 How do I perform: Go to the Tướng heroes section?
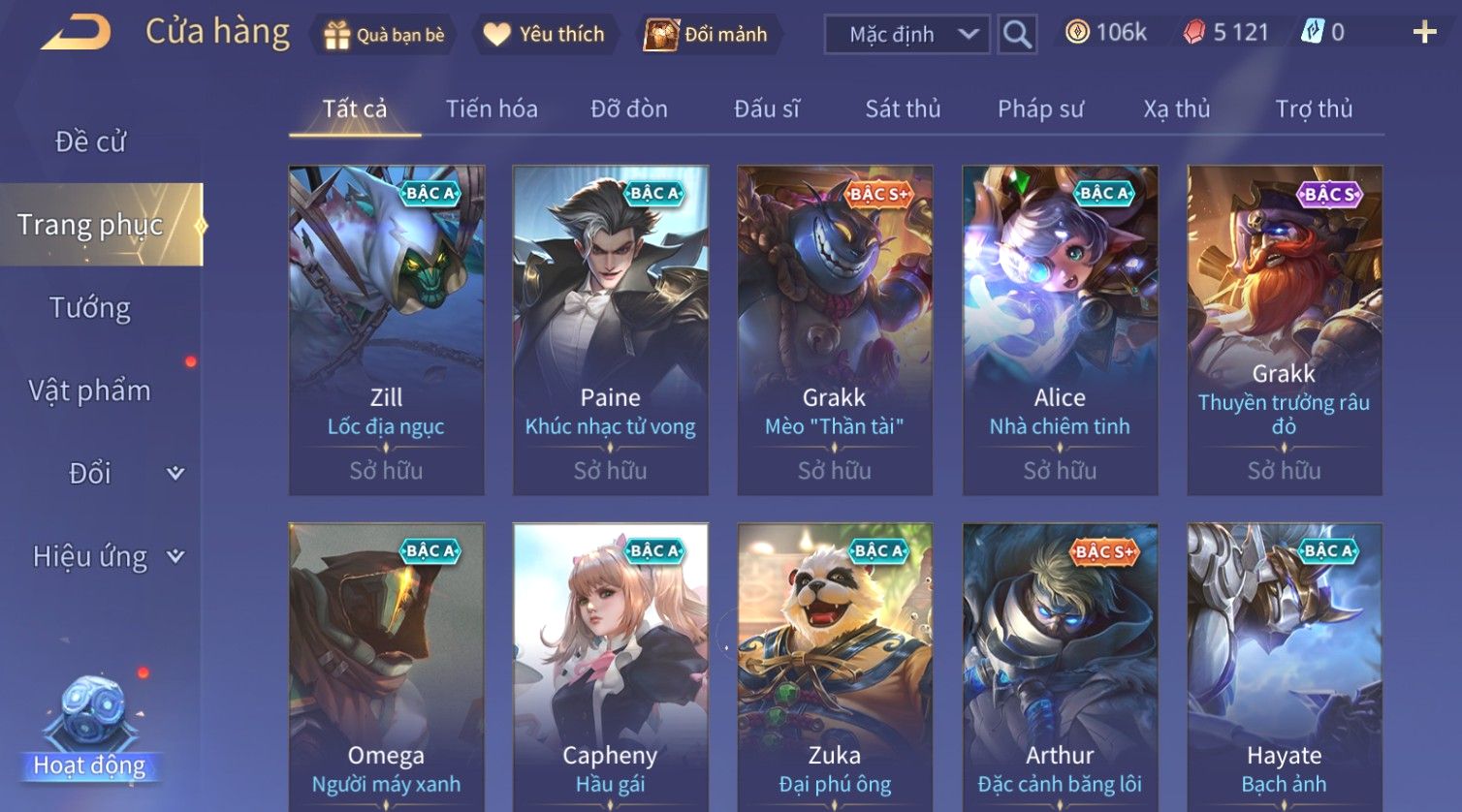[x=90, y=308]
